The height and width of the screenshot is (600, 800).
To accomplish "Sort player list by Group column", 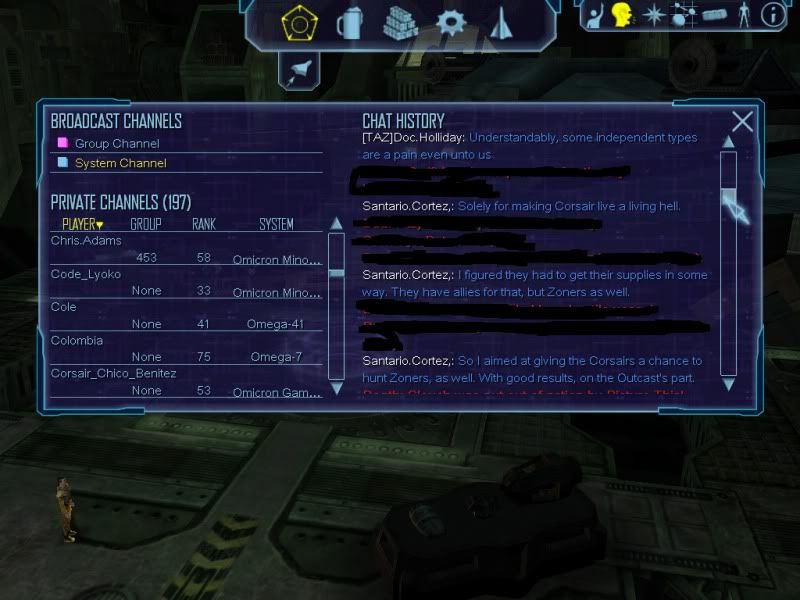I will pos(146,224).
